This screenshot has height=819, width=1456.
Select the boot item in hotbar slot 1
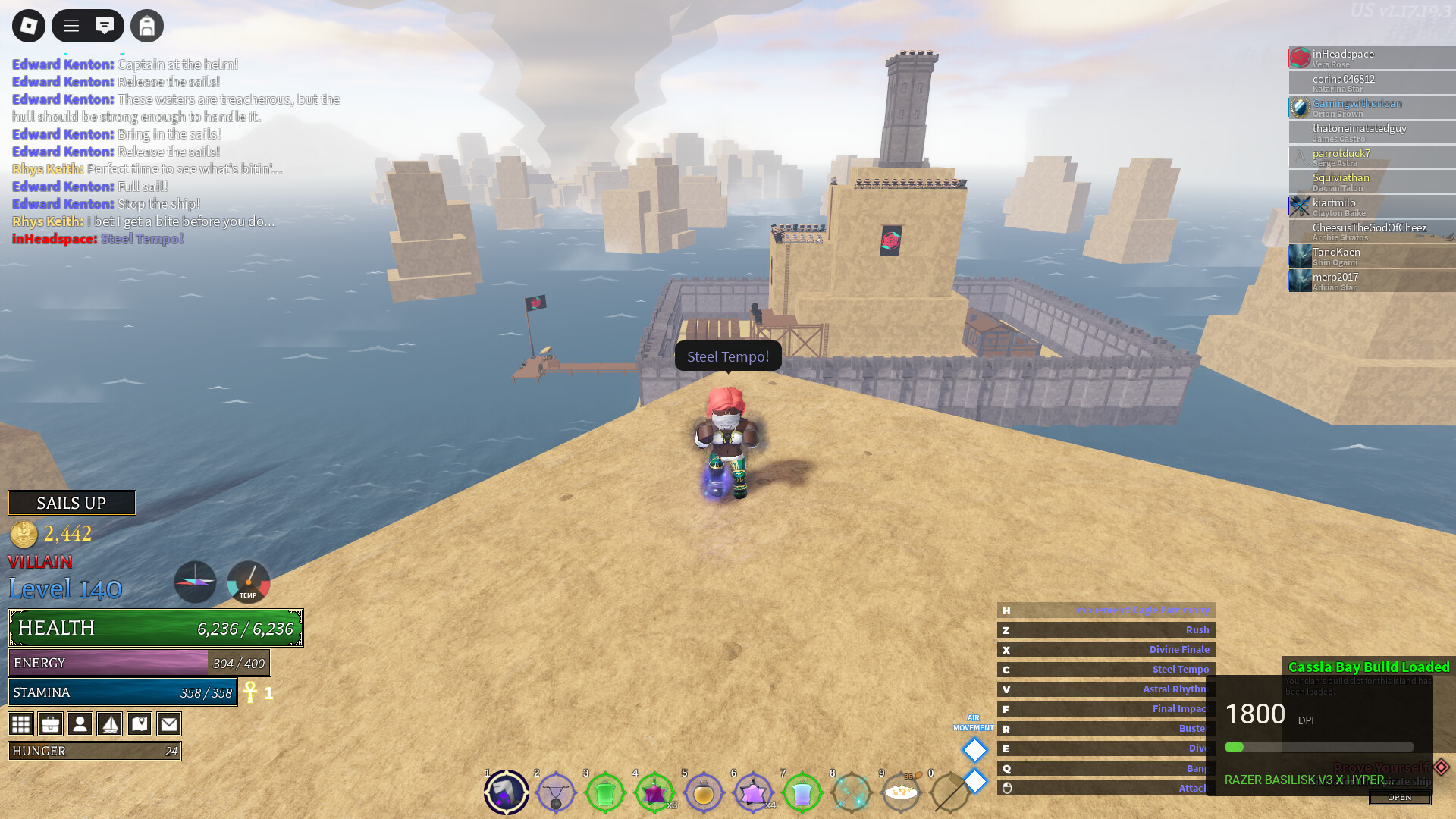click(x=507, y=793)
